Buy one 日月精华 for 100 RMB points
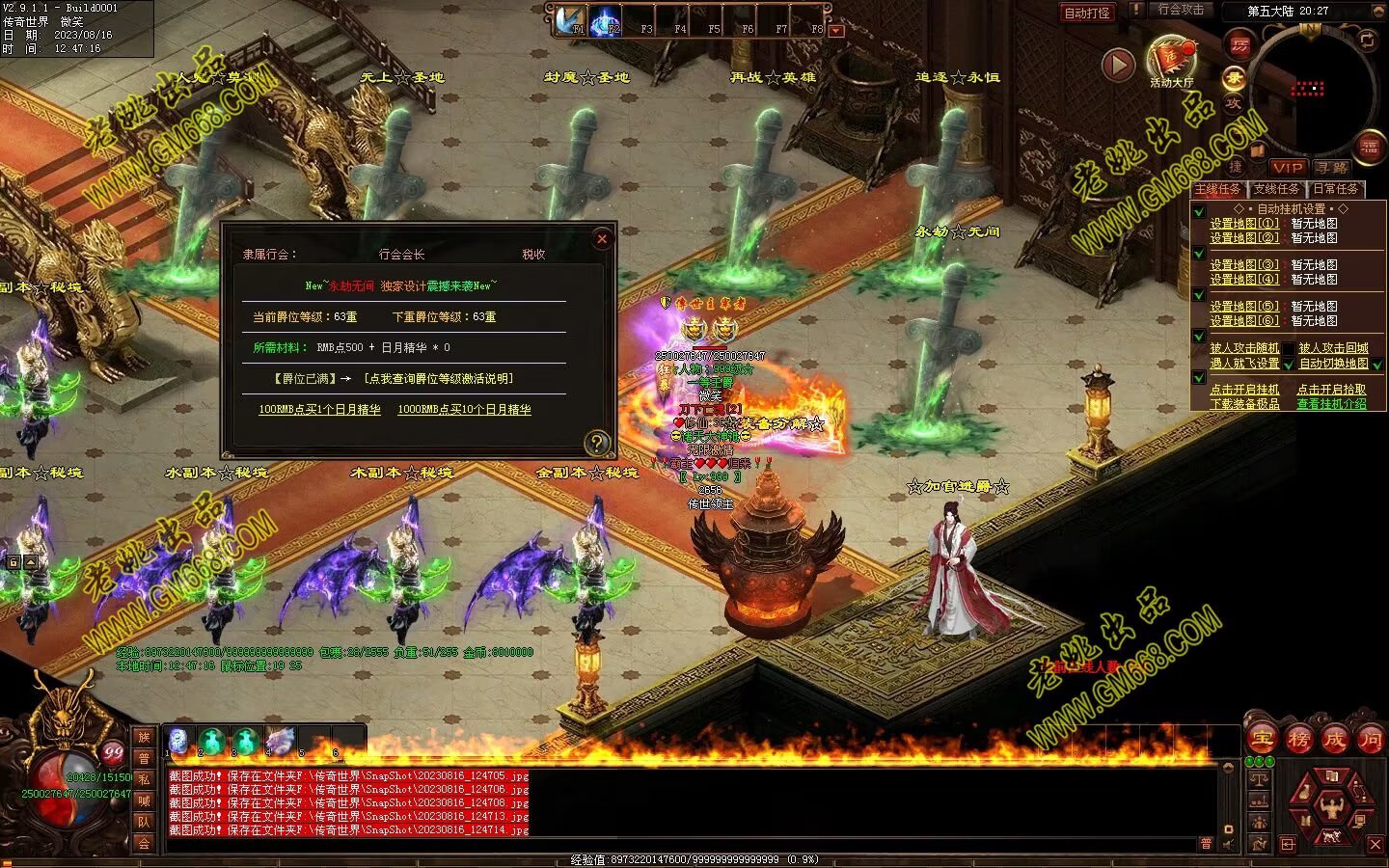1389x868 pixels. click(319, 410)
